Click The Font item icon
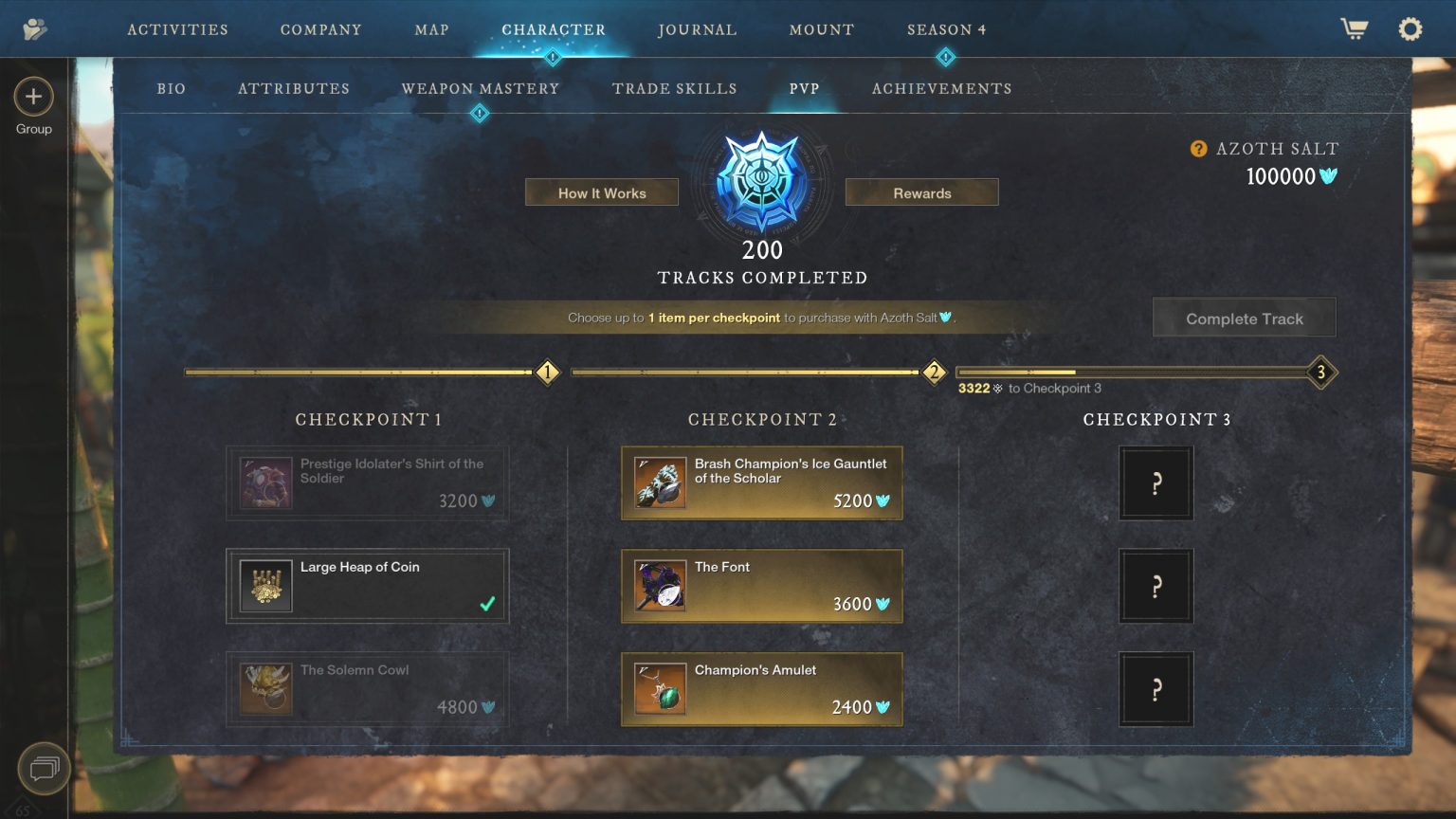 click(x=659, y=585)
